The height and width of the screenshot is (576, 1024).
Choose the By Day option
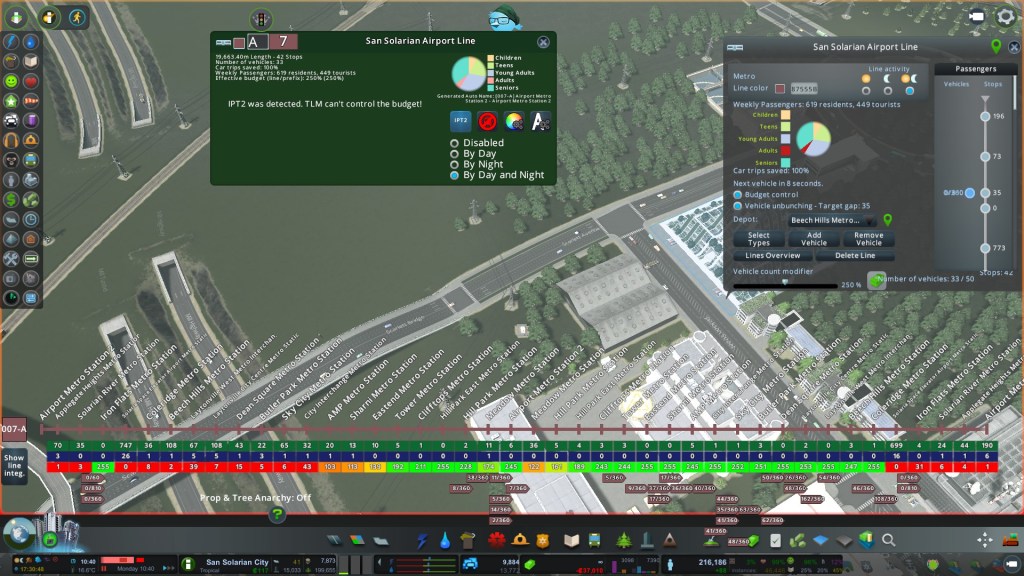point(455,154)
